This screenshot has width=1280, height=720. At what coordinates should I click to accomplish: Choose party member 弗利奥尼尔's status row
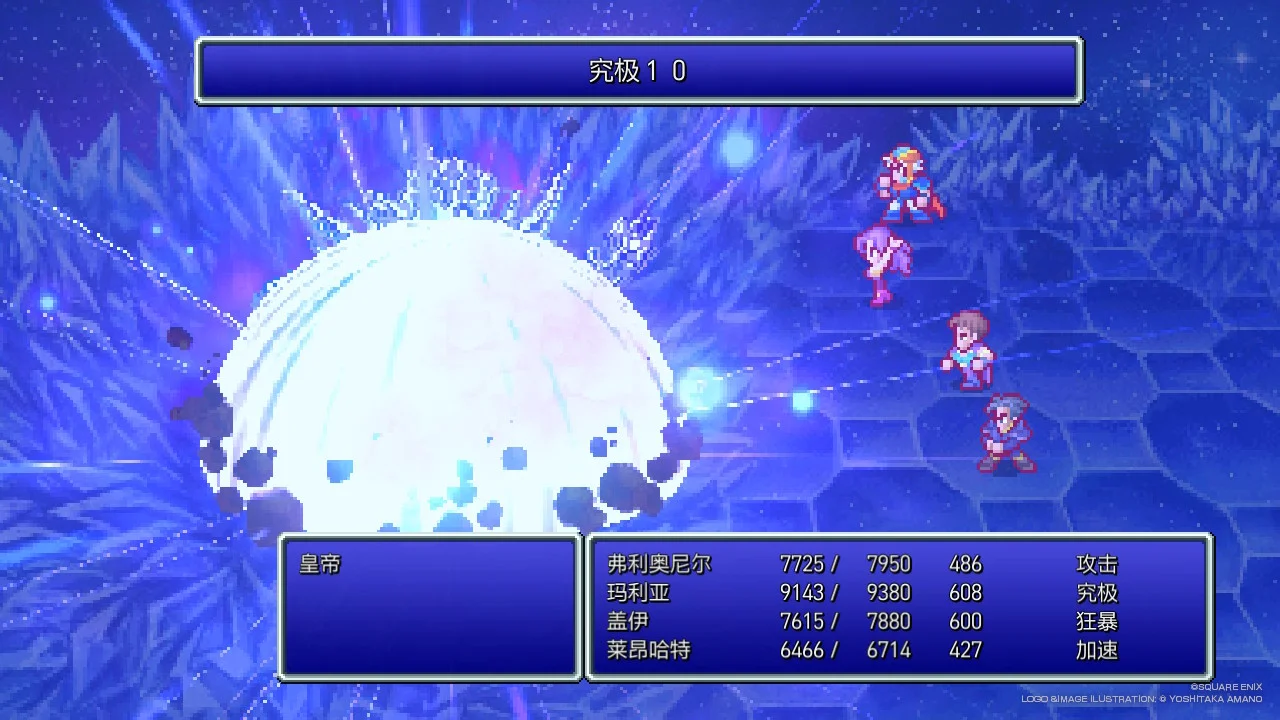659,565
